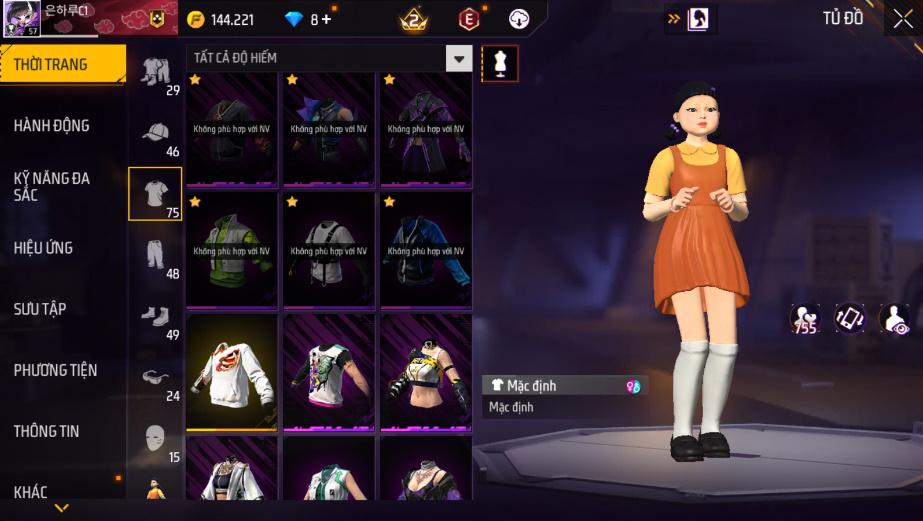
Task: Open the red E badge icon
Action: (x=468, y=19)
